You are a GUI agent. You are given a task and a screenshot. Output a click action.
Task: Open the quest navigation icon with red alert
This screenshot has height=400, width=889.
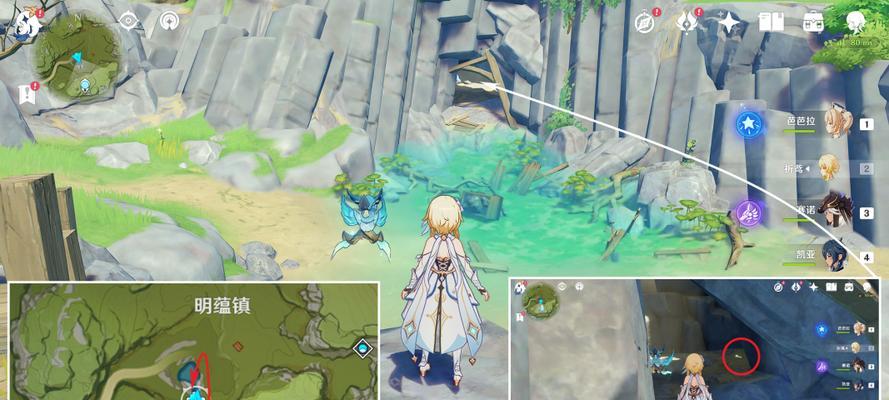(x=26, y=93)
